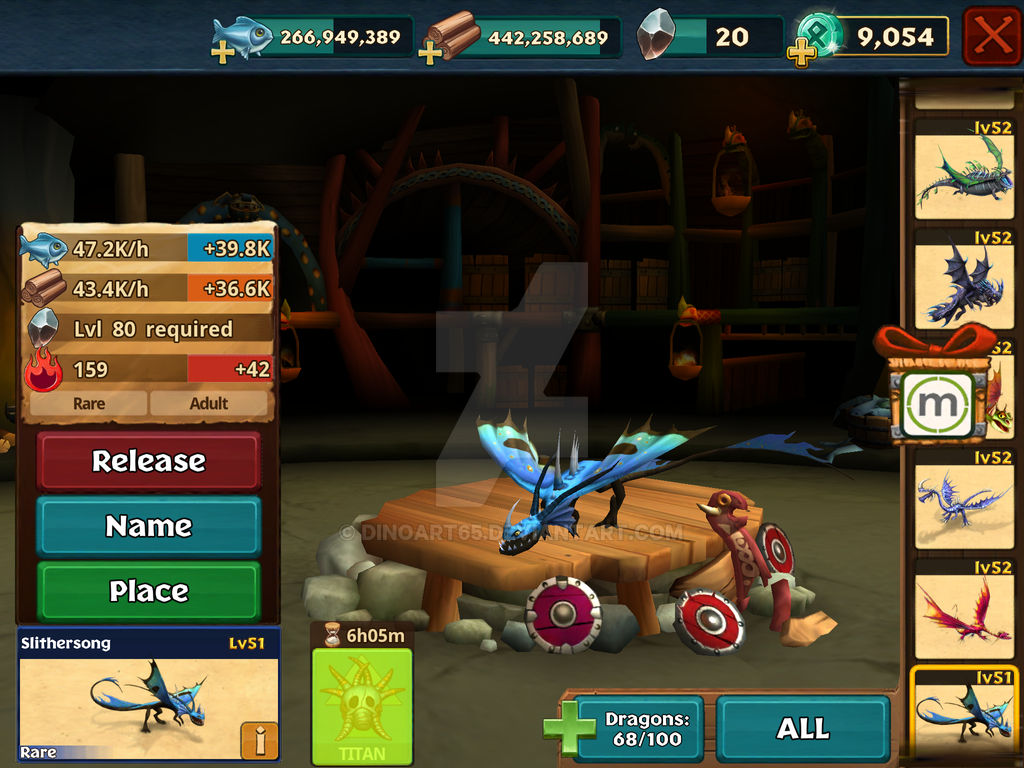This screenshot has height=768, width=1024.
Task: Show Slithersong info with the orange i icon
Action: point(259,740)
